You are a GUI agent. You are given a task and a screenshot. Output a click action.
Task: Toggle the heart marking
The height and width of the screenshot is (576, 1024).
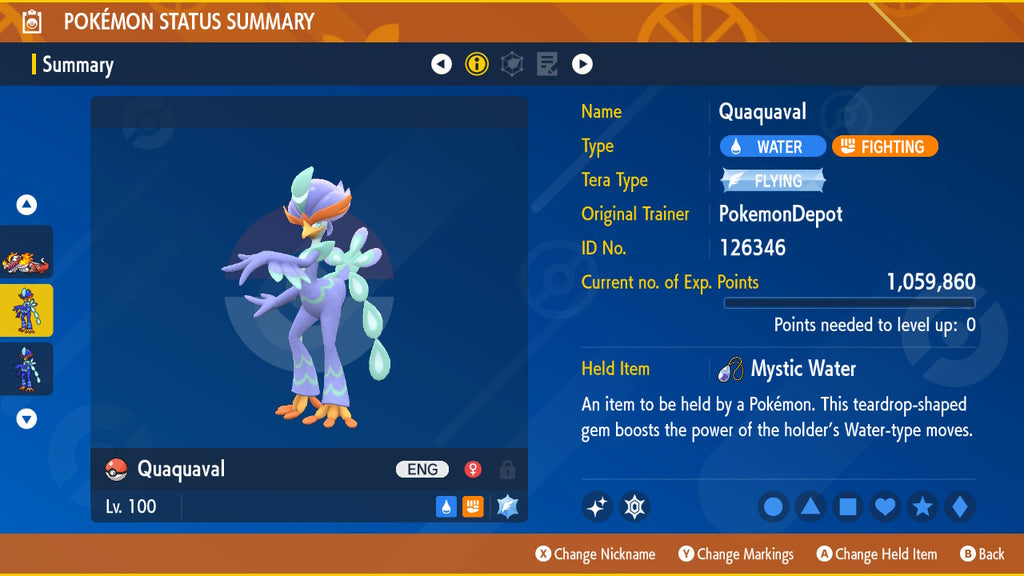(885, 507)
